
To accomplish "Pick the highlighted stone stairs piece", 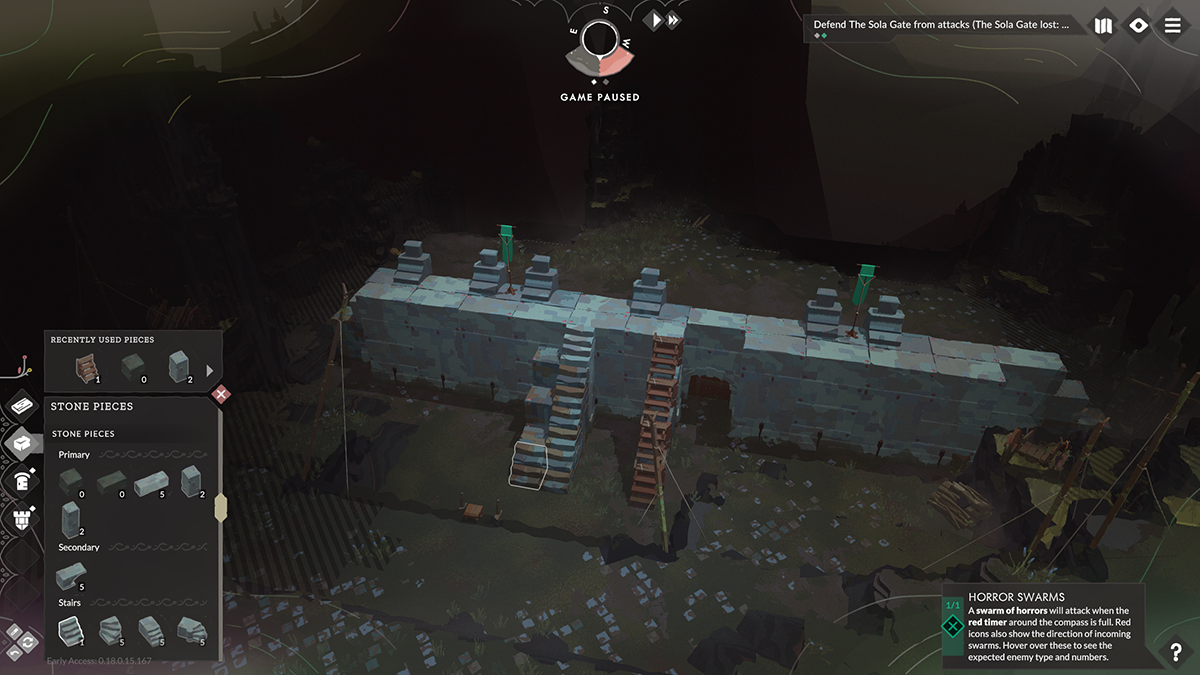I will point(71,630).
